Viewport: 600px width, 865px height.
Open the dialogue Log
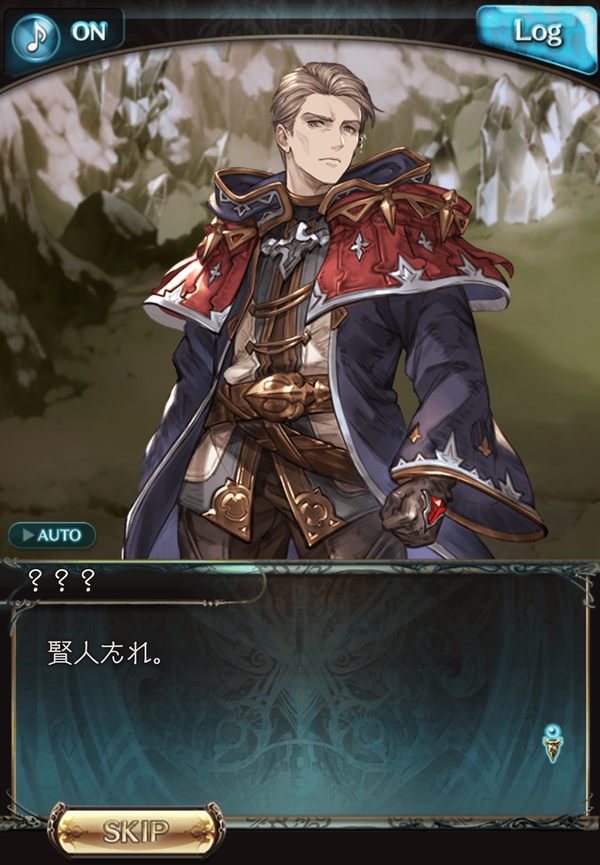pyautogui.click(x=537, y=32)
